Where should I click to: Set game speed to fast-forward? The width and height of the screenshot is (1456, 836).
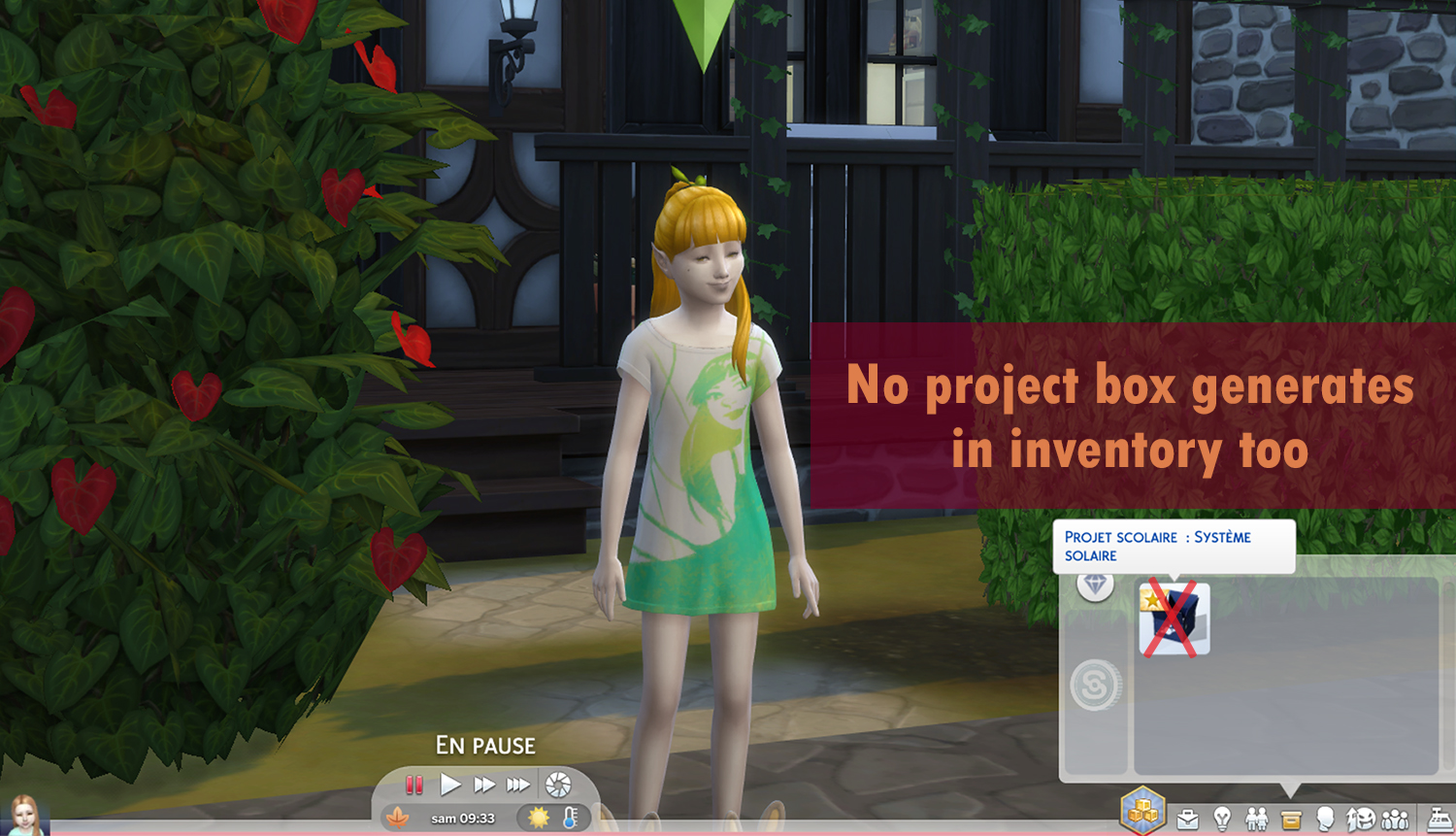point(485,785)
